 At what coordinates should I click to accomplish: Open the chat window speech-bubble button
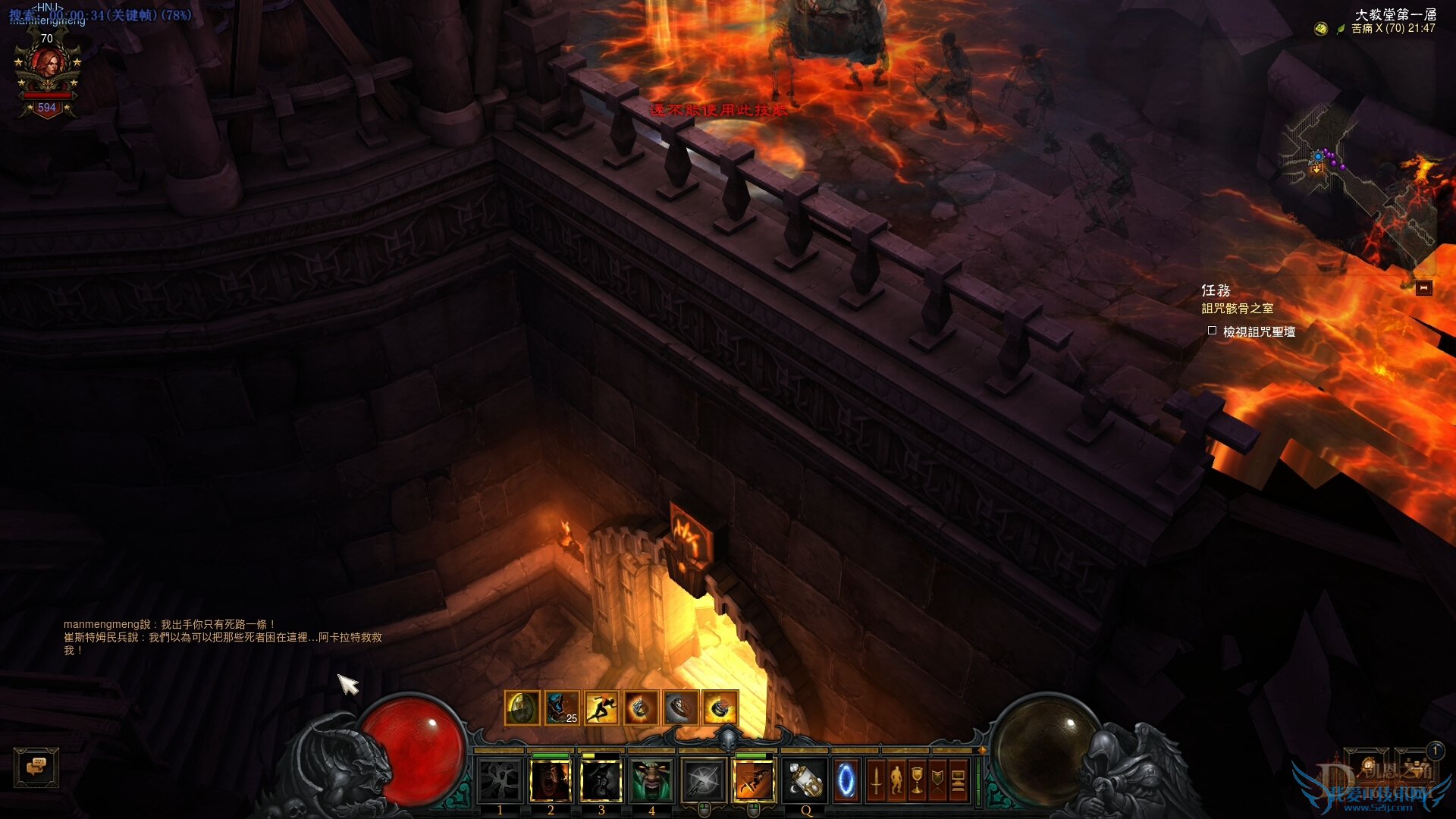tap(36, 767)
